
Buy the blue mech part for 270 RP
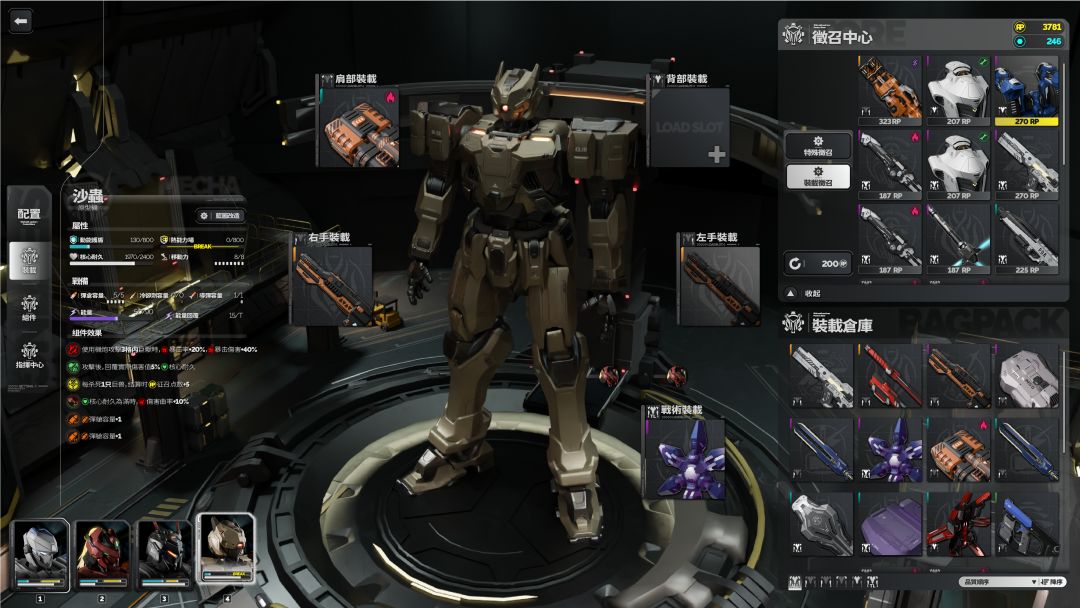pyautogui.click(x=1026, y=91)
